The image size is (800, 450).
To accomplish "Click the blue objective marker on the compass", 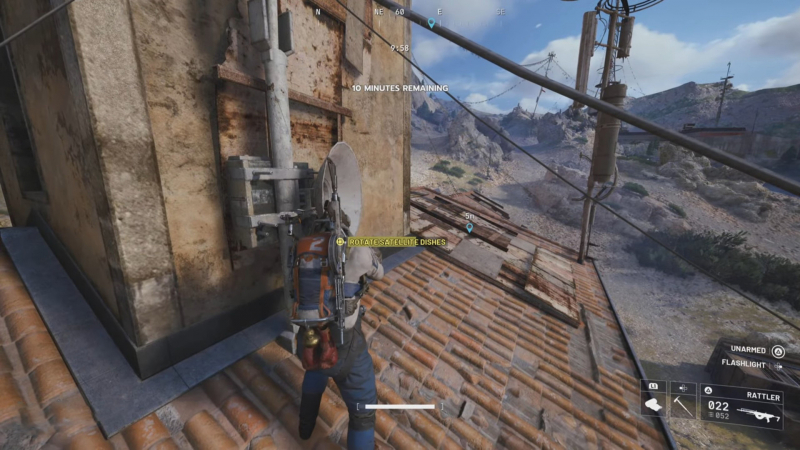I will click(431, 22).
